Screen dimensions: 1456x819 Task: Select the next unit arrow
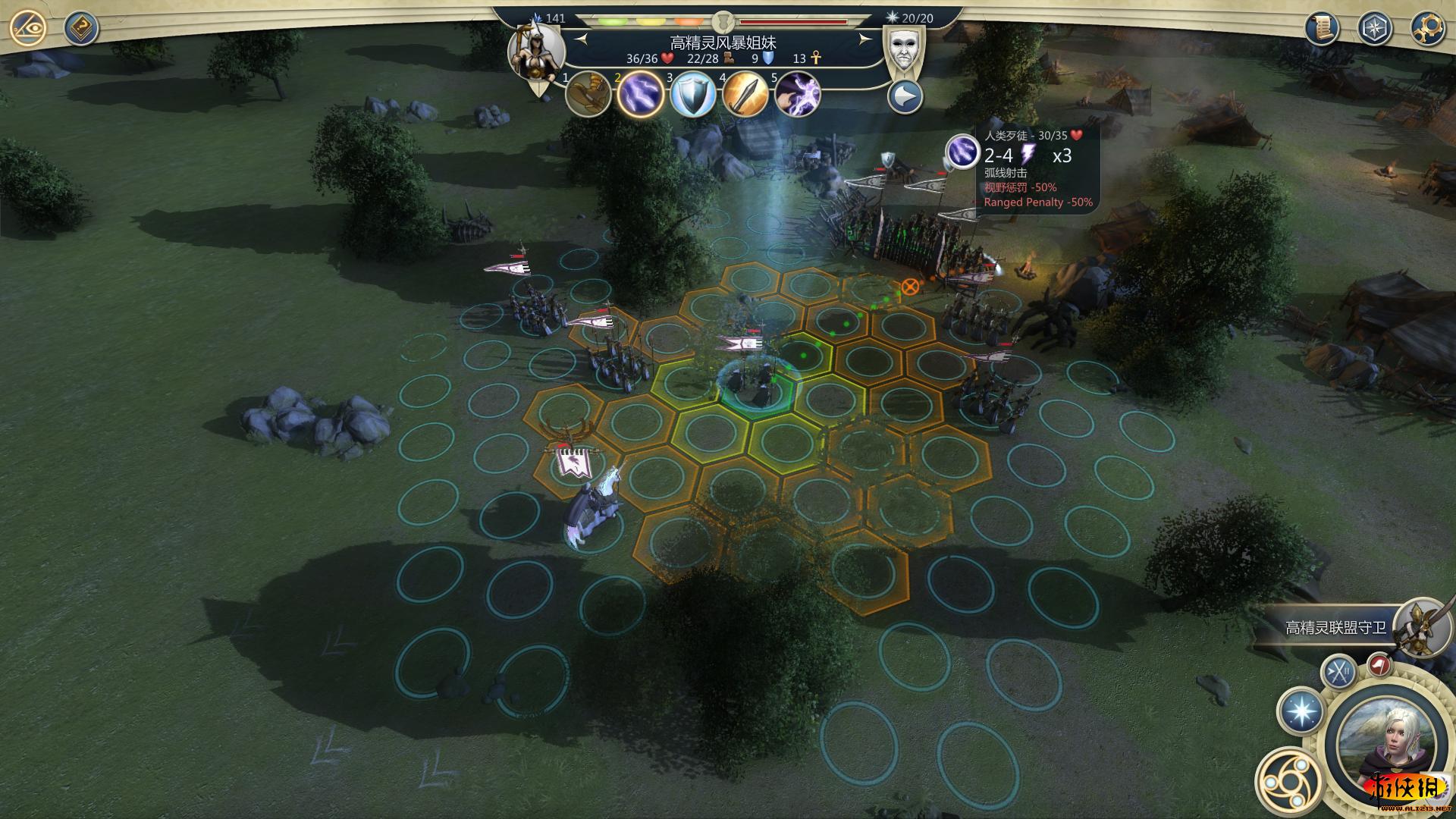(x=864, y=39)
